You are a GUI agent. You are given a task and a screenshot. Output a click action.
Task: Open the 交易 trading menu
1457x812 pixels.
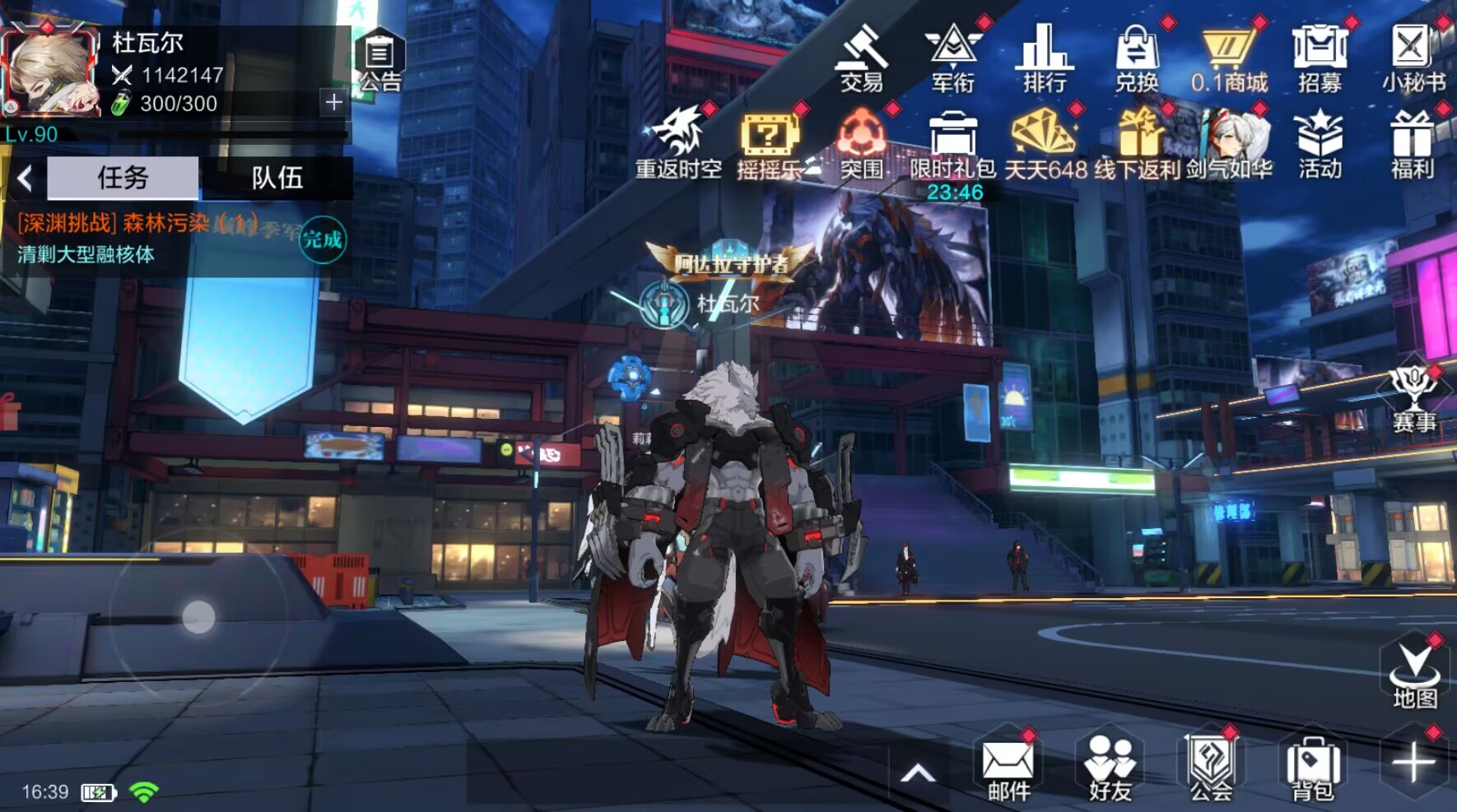pyautogui.click(x=861, y=58)
